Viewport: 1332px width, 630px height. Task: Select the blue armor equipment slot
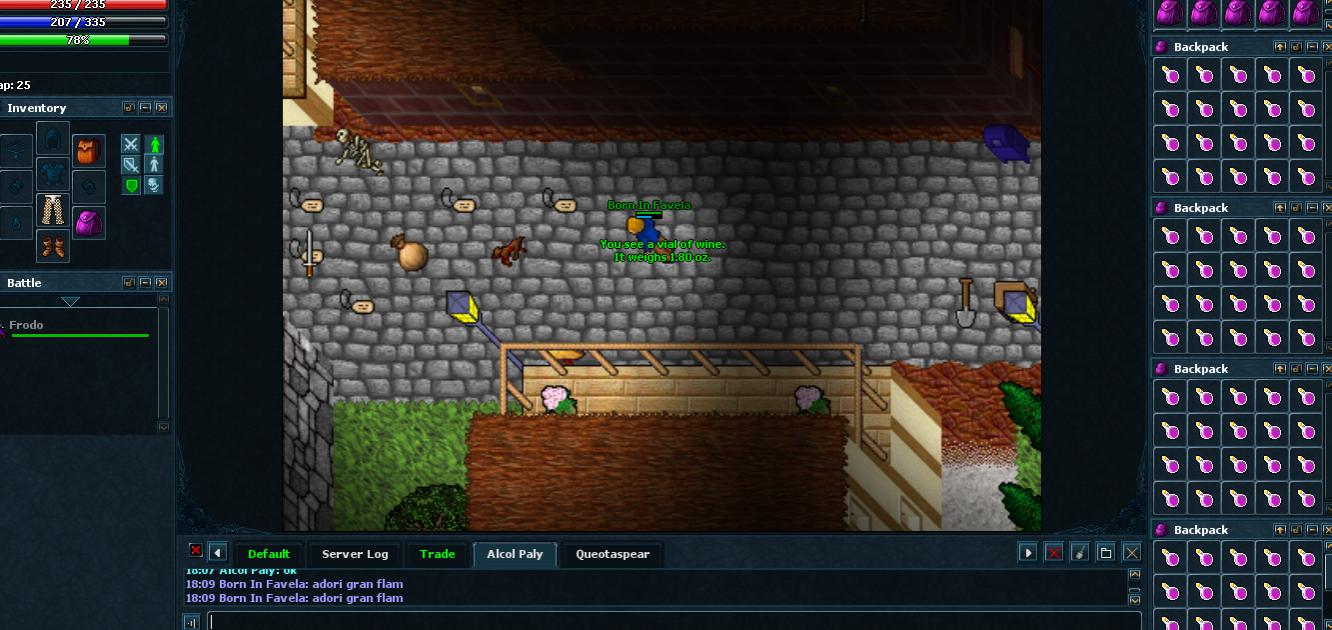[53, 174]
